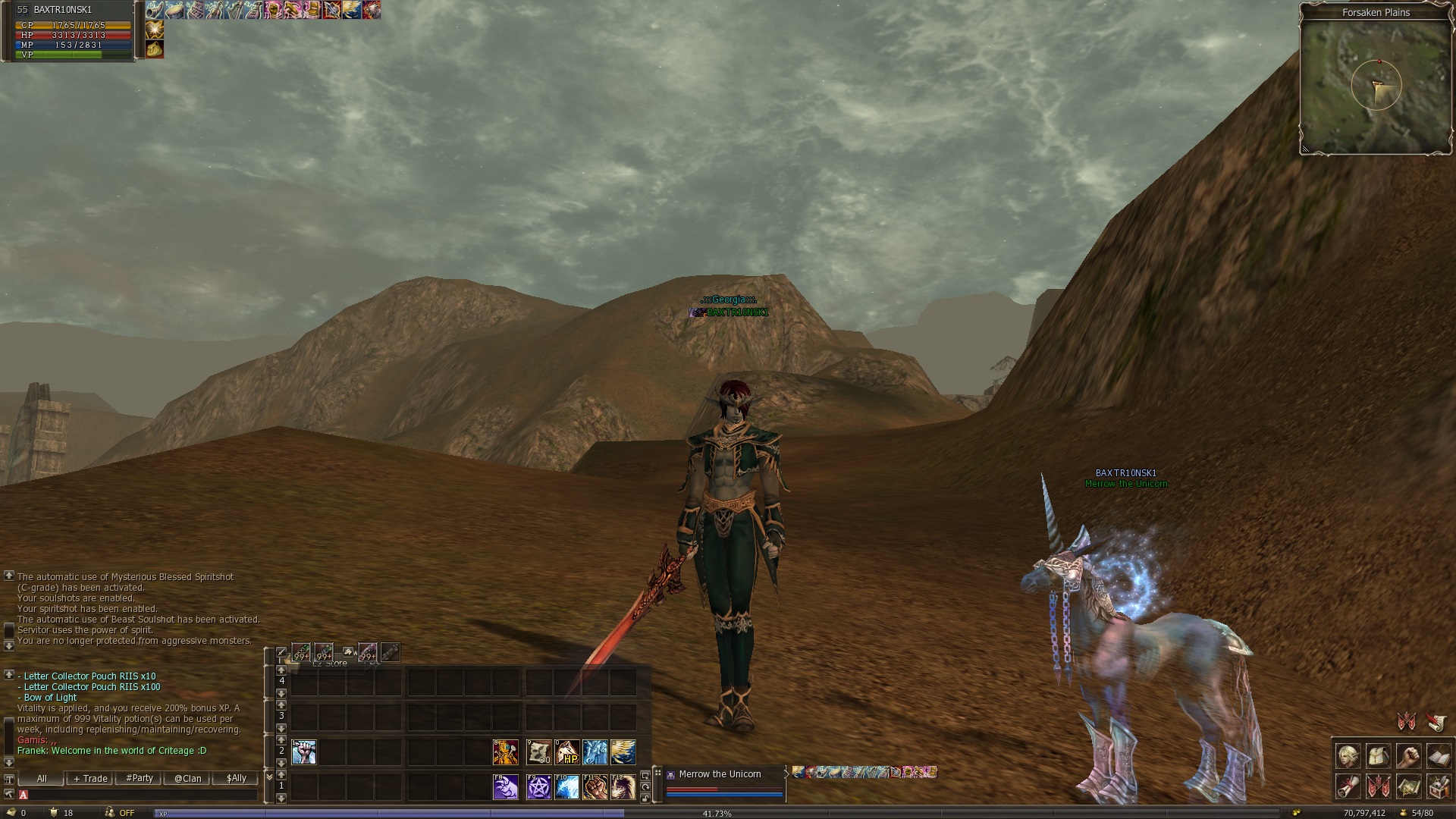Open the character status elf portrait icon

[x=1348, y=756]
